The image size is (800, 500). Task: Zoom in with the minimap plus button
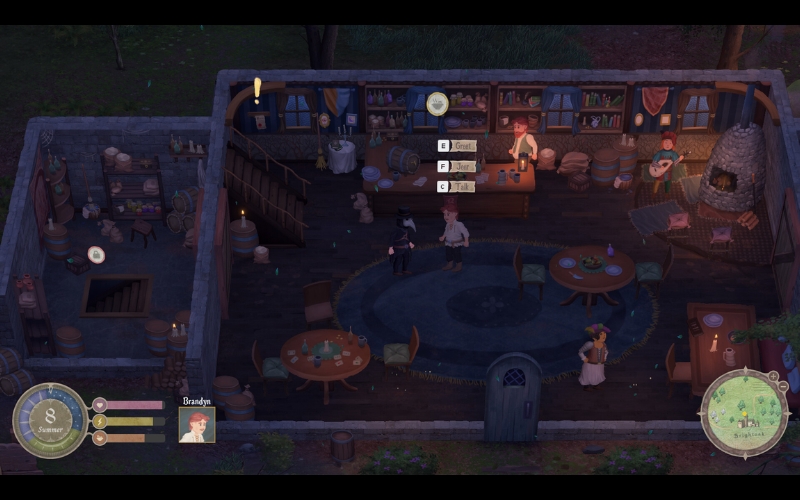click(x=772, y=376)
